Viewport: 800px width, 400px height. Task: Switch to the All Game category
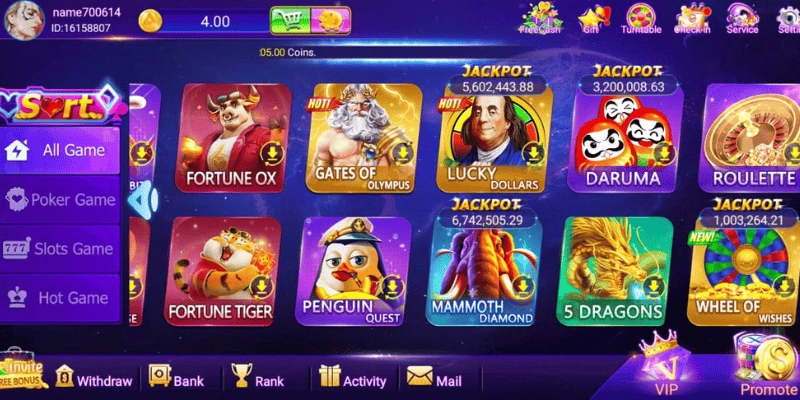point(61,151)
